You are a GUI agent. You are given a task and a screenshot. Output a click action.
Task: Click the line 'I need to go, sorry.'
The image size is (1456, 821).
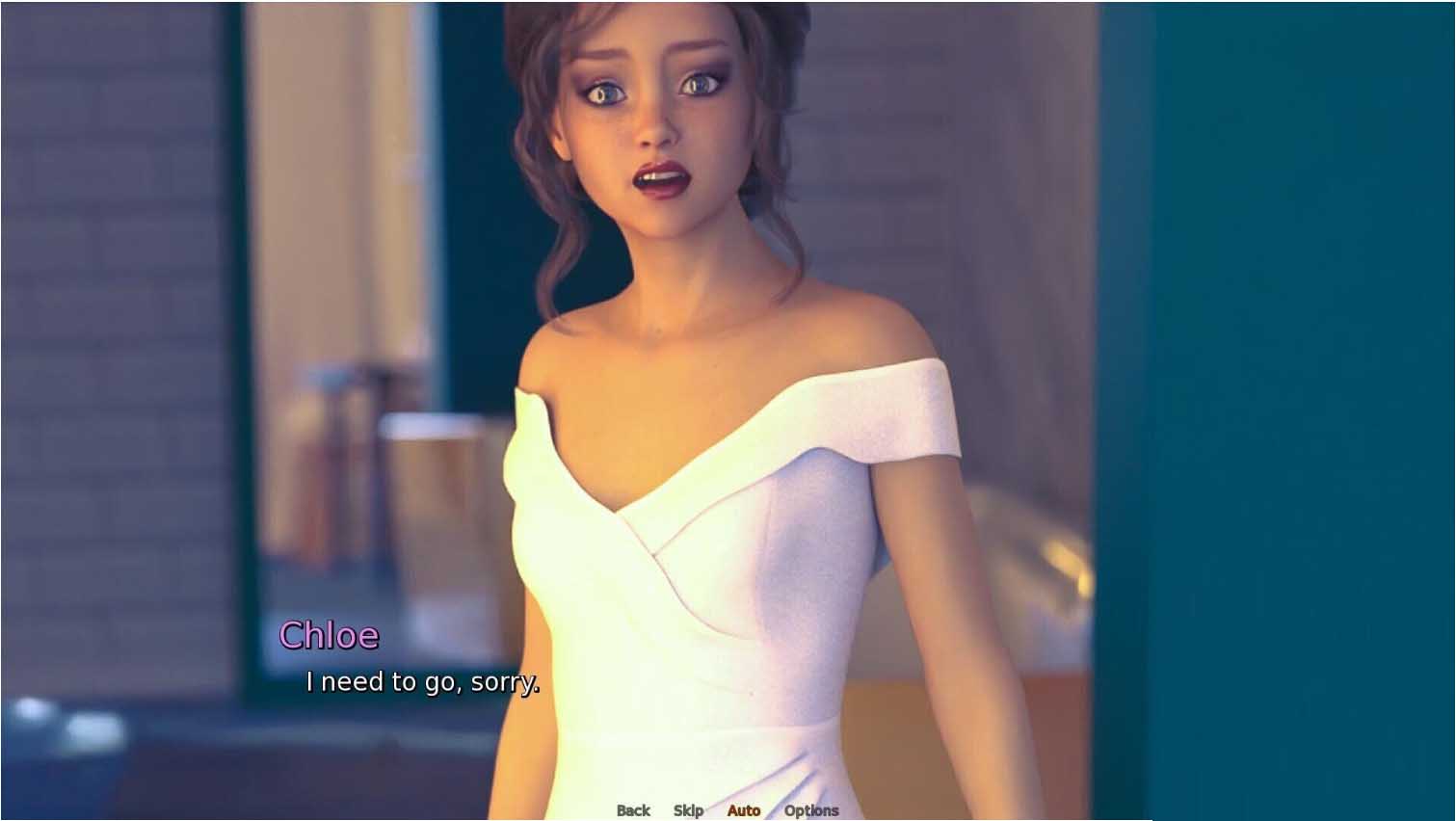pyautogui.click(x=423, y=681)
